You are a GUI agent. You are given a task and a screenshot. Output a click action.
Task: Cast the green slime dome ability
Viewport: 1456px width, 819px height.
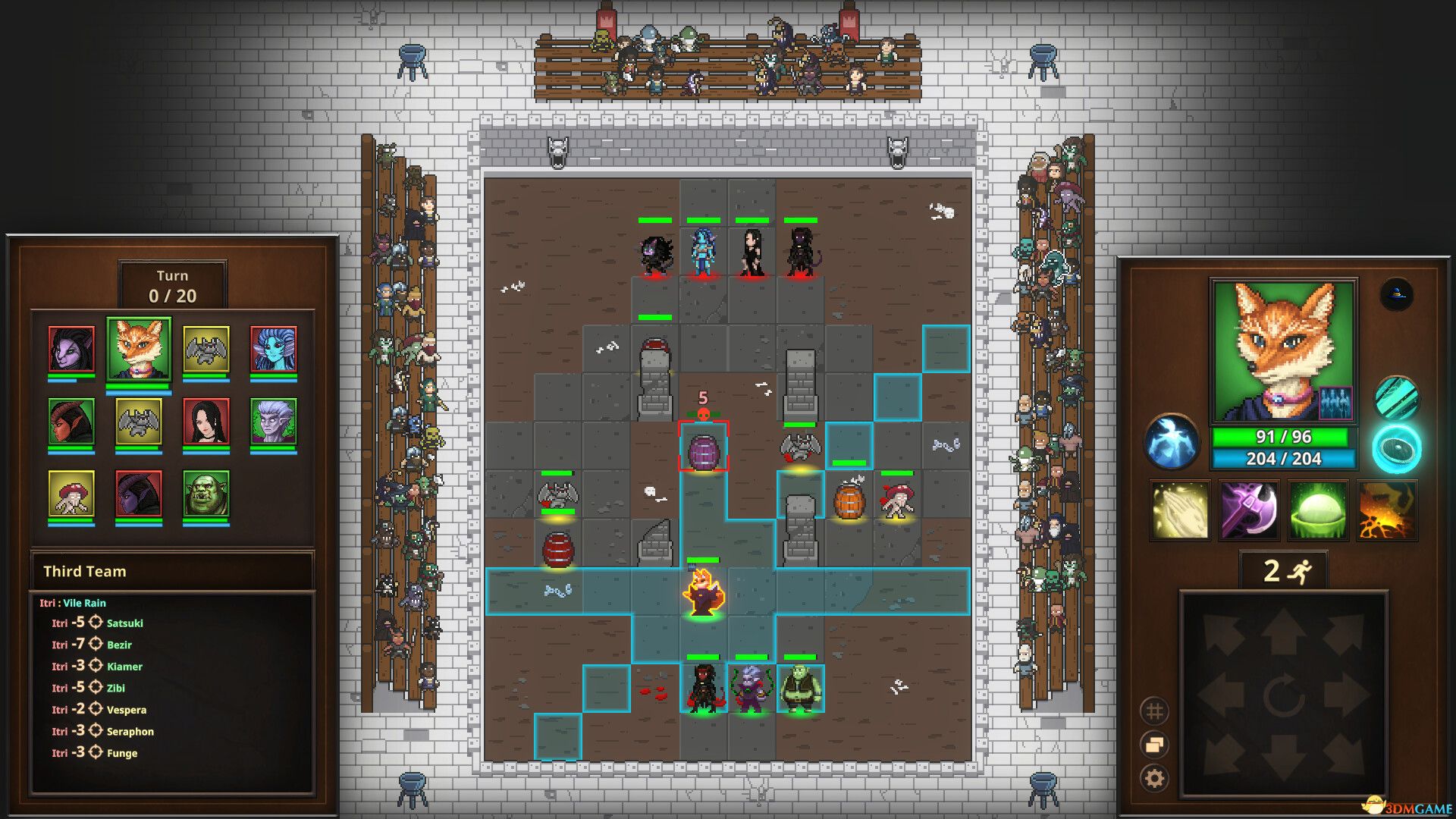(1318, 510)
